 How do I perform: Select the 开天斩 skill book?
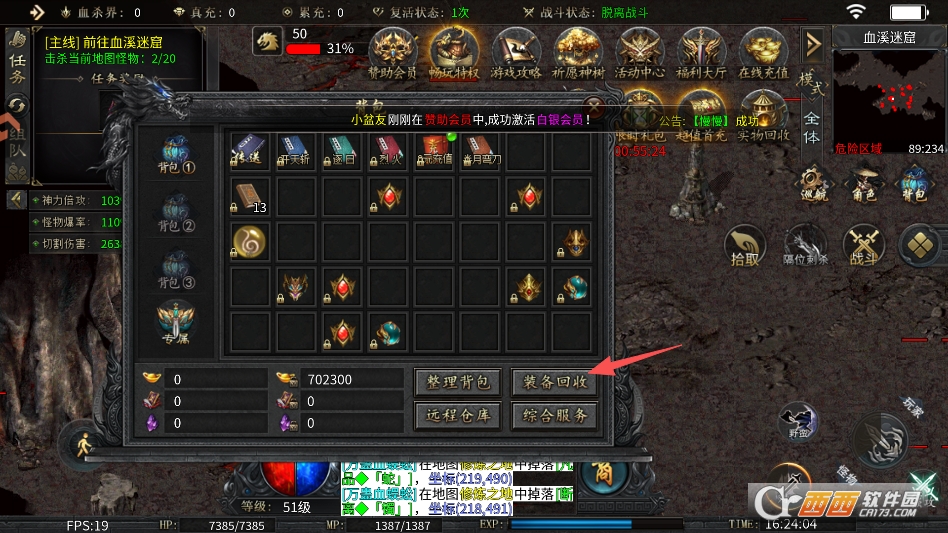[x=294, y=152]
